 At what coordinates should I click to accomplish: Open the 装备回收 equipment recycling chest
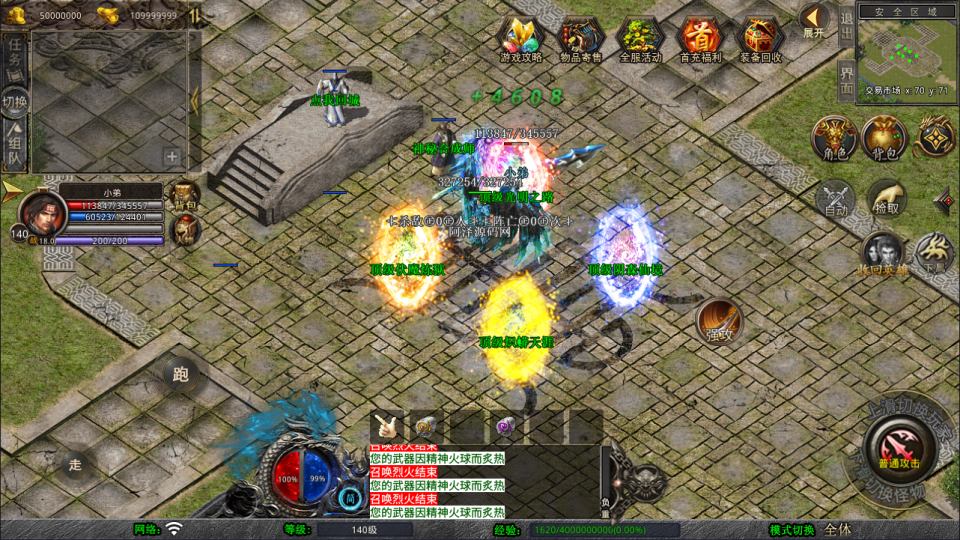coord(758,40)
